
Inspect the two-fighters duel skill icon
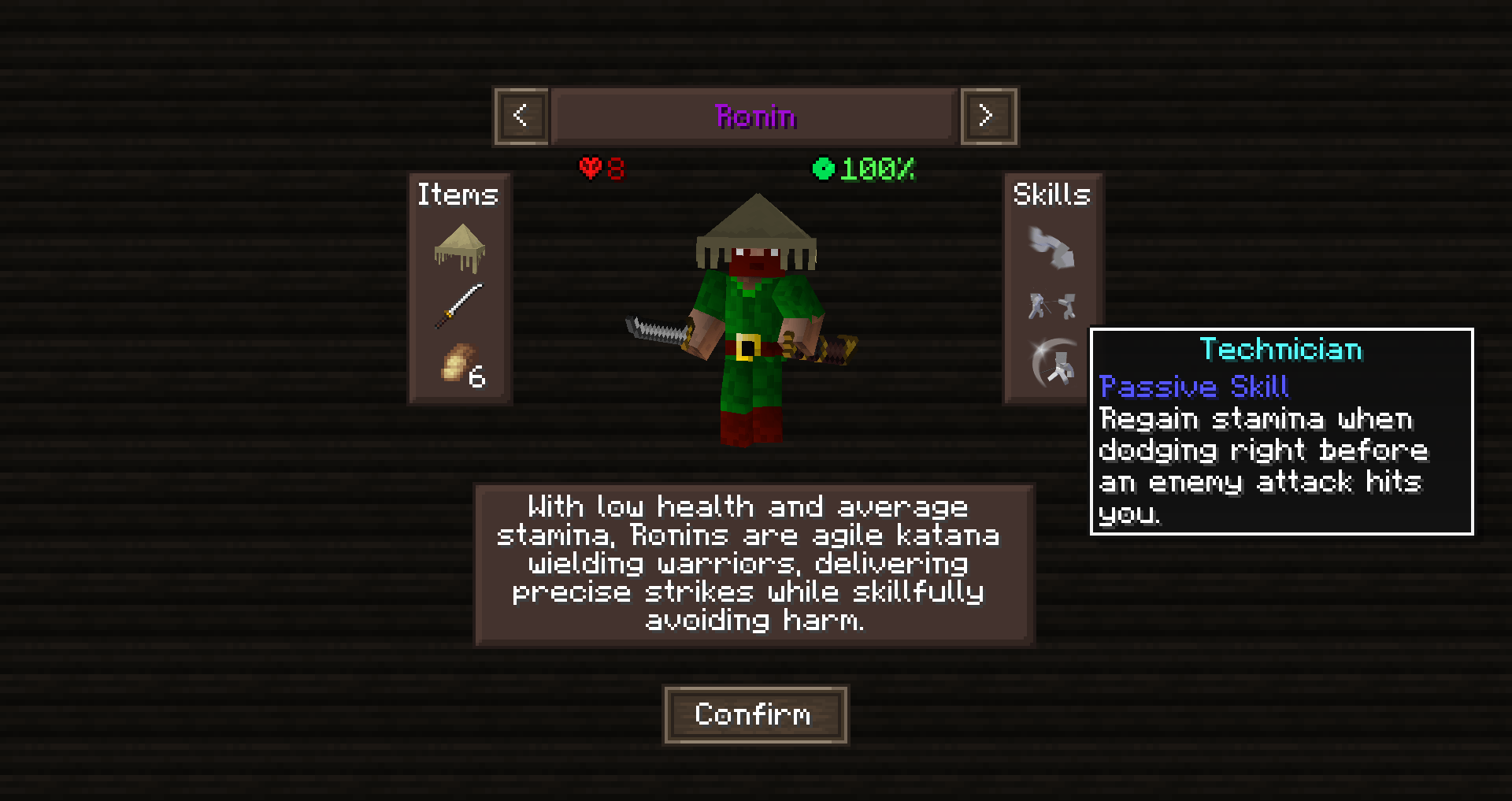coord(1051,306)
